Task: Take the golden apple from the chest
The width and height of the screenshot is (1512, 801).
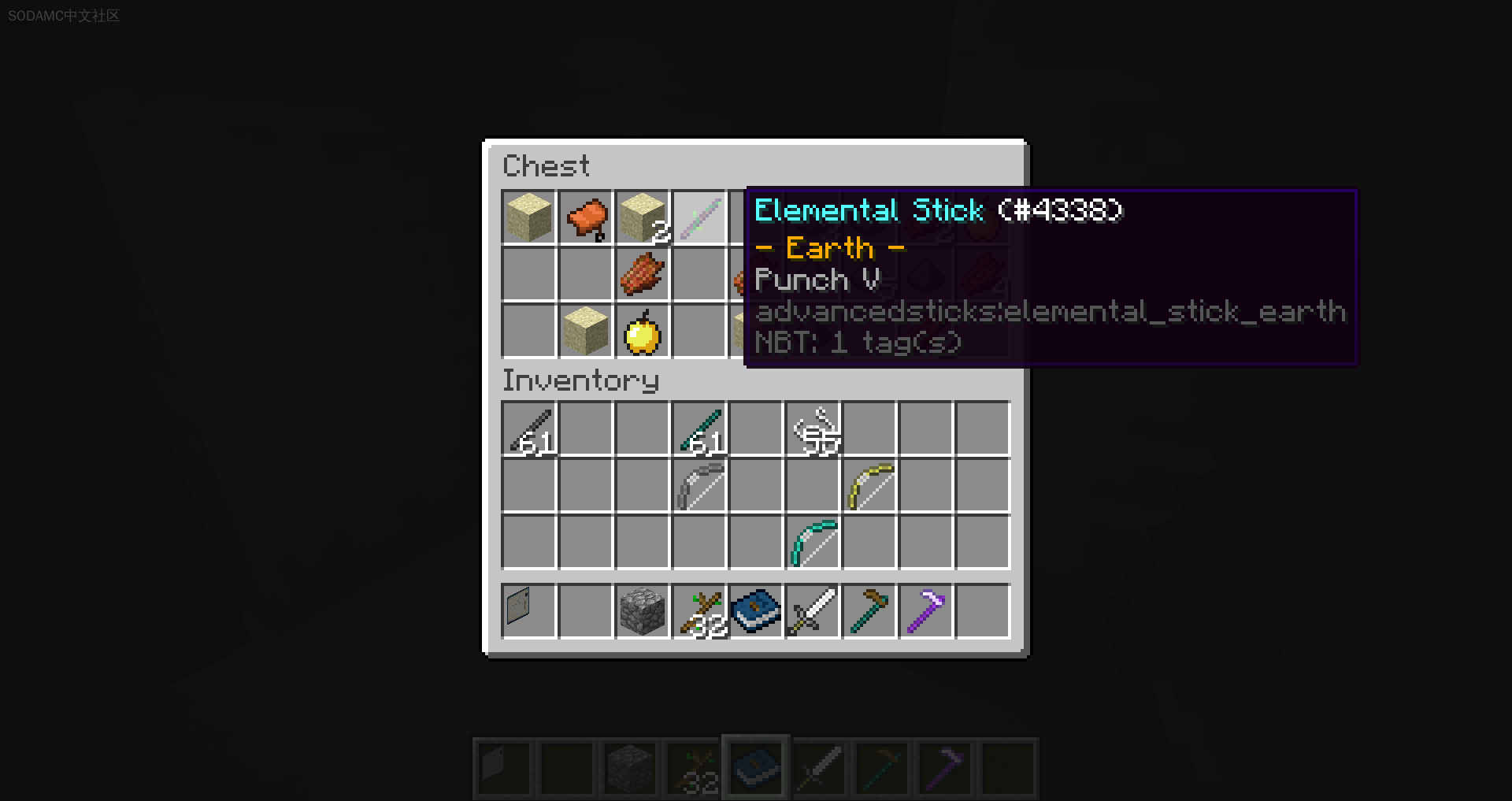Action: [643, 331]
